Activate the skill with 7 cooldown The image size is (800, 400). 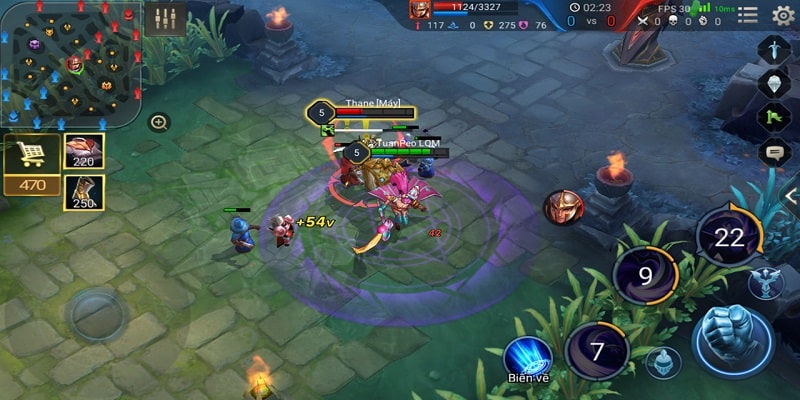pos(597,351)
